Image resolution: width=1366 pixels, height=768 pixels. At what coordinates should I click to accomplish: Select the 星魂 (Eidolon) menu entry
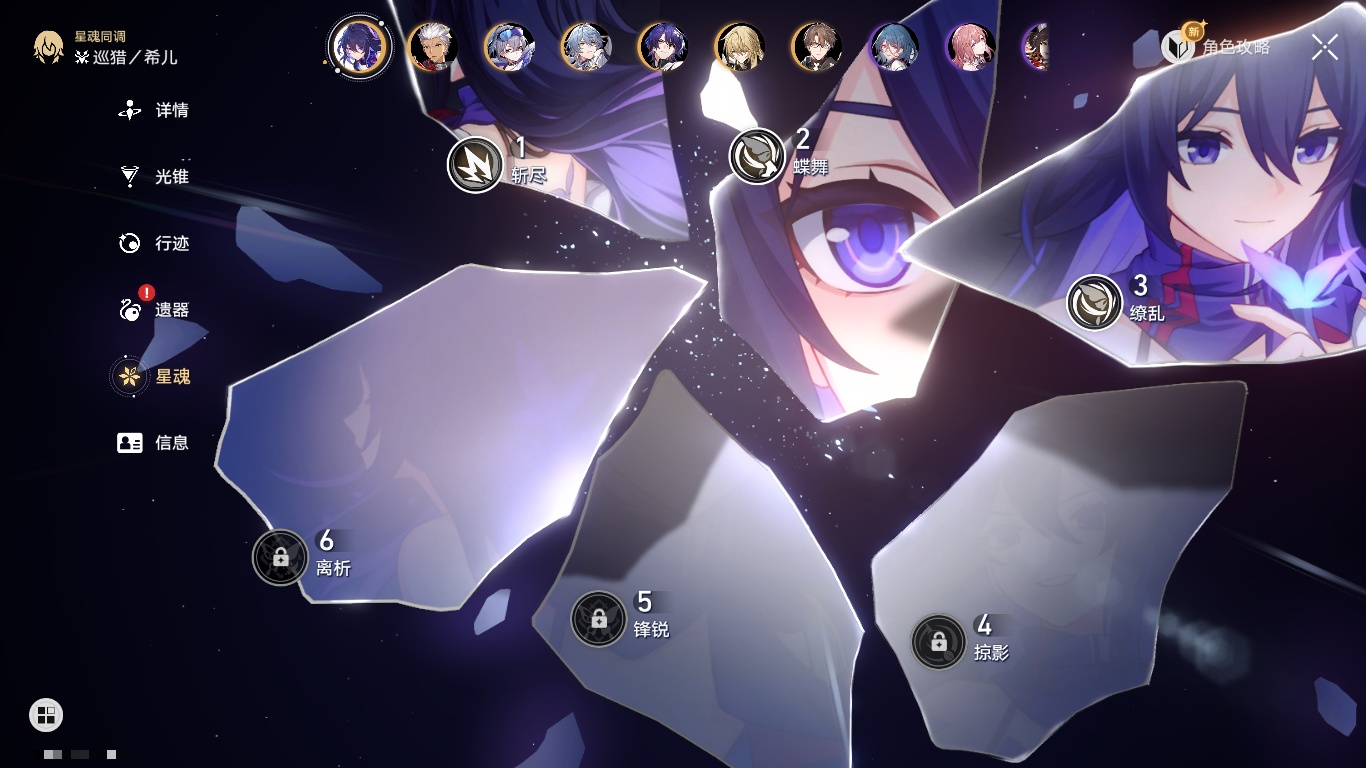click(155, 376)
